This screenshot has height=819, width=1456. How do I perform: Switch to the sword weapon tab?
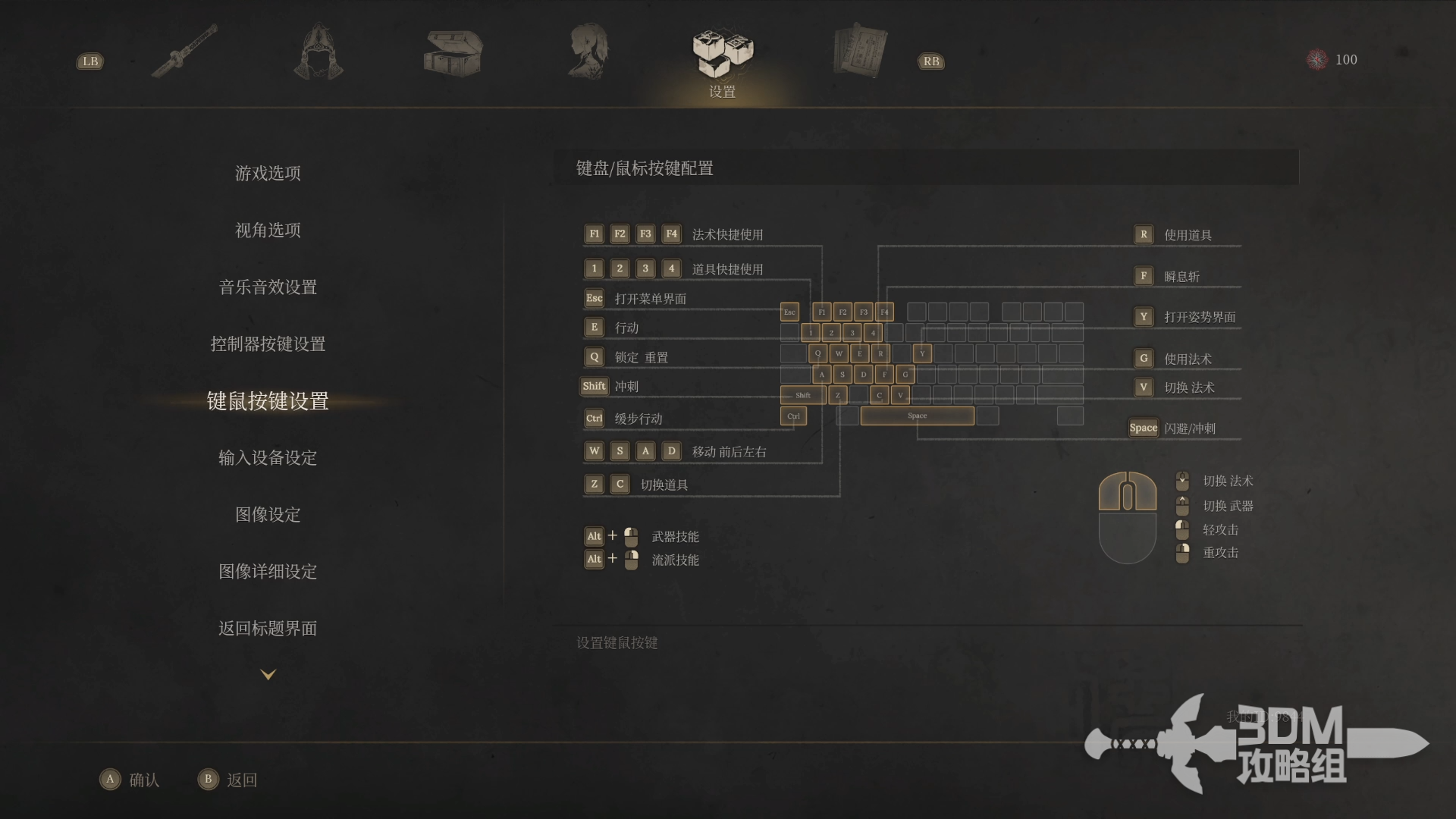(x=184, y=52)
